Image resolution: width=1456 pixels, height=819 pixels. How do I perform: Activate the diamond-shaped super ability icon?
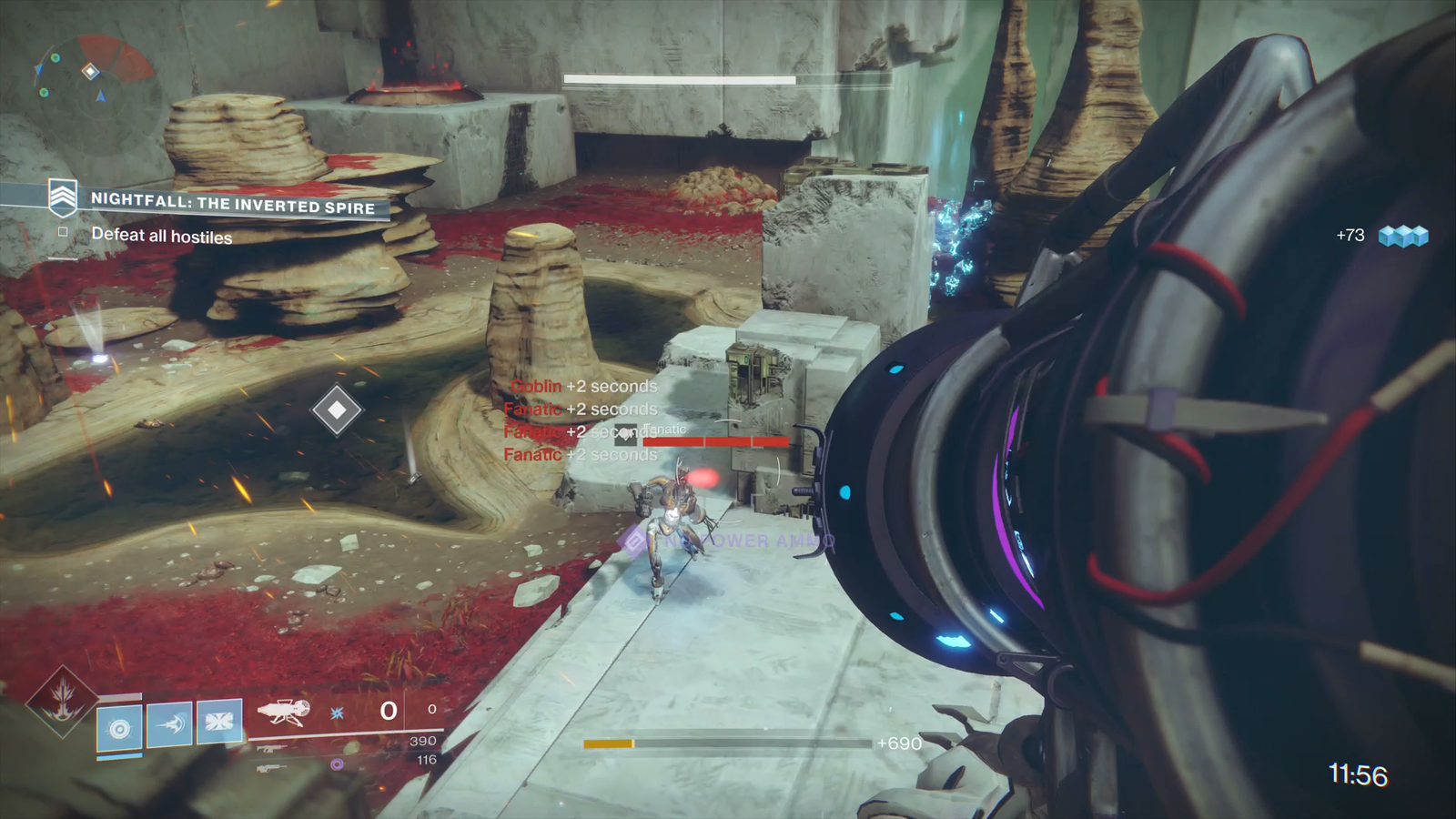(62, 703)
